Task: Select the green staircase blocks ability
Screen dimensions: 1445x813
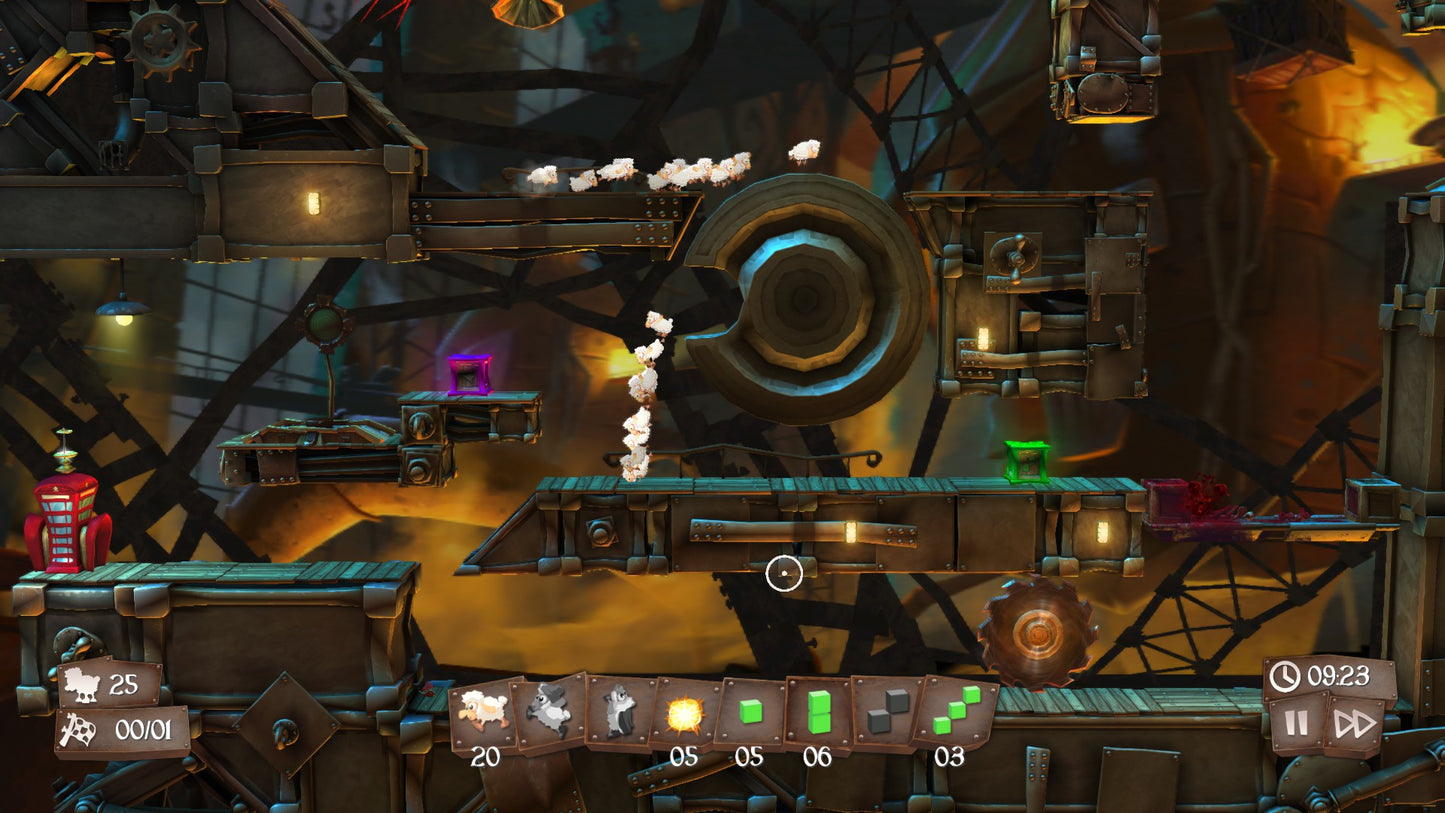Action: point(953,712)
